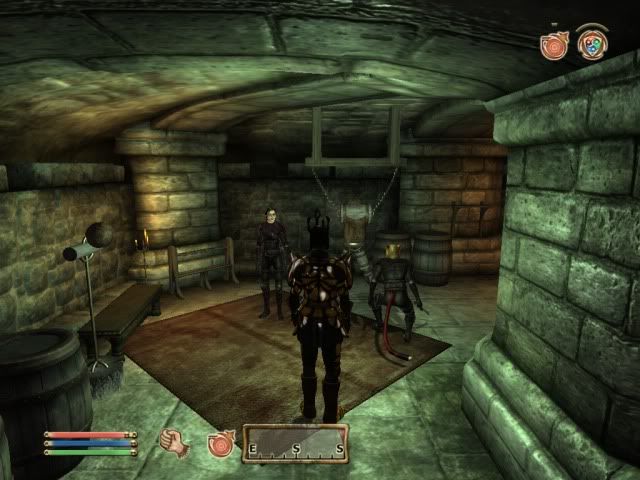Click the equipped fire spell icon beside the compass
This screenshot has width=640, height=480.
220,443
